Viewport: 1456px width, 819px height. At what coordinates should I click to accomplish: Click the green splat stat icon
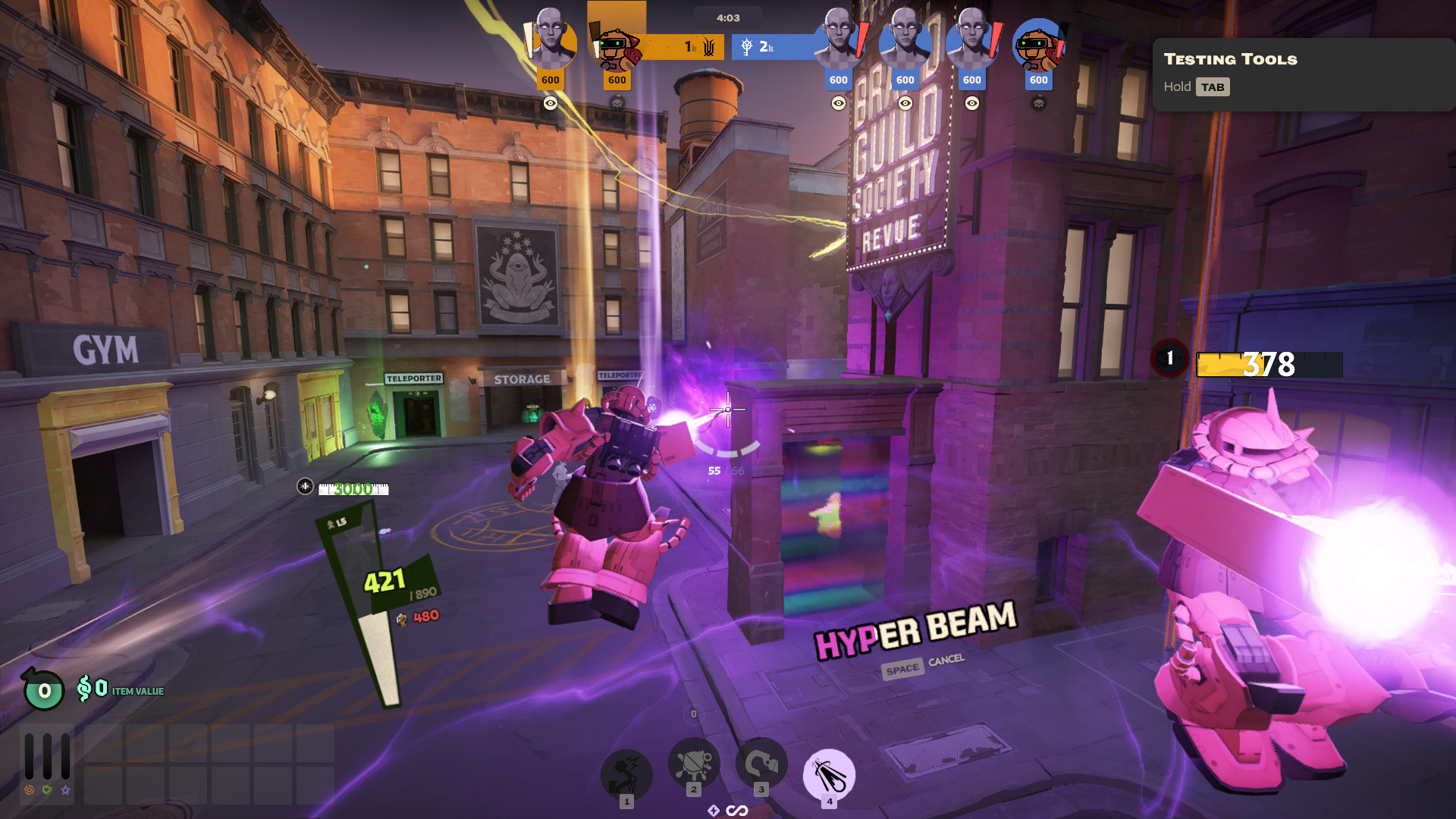[47, 790]
